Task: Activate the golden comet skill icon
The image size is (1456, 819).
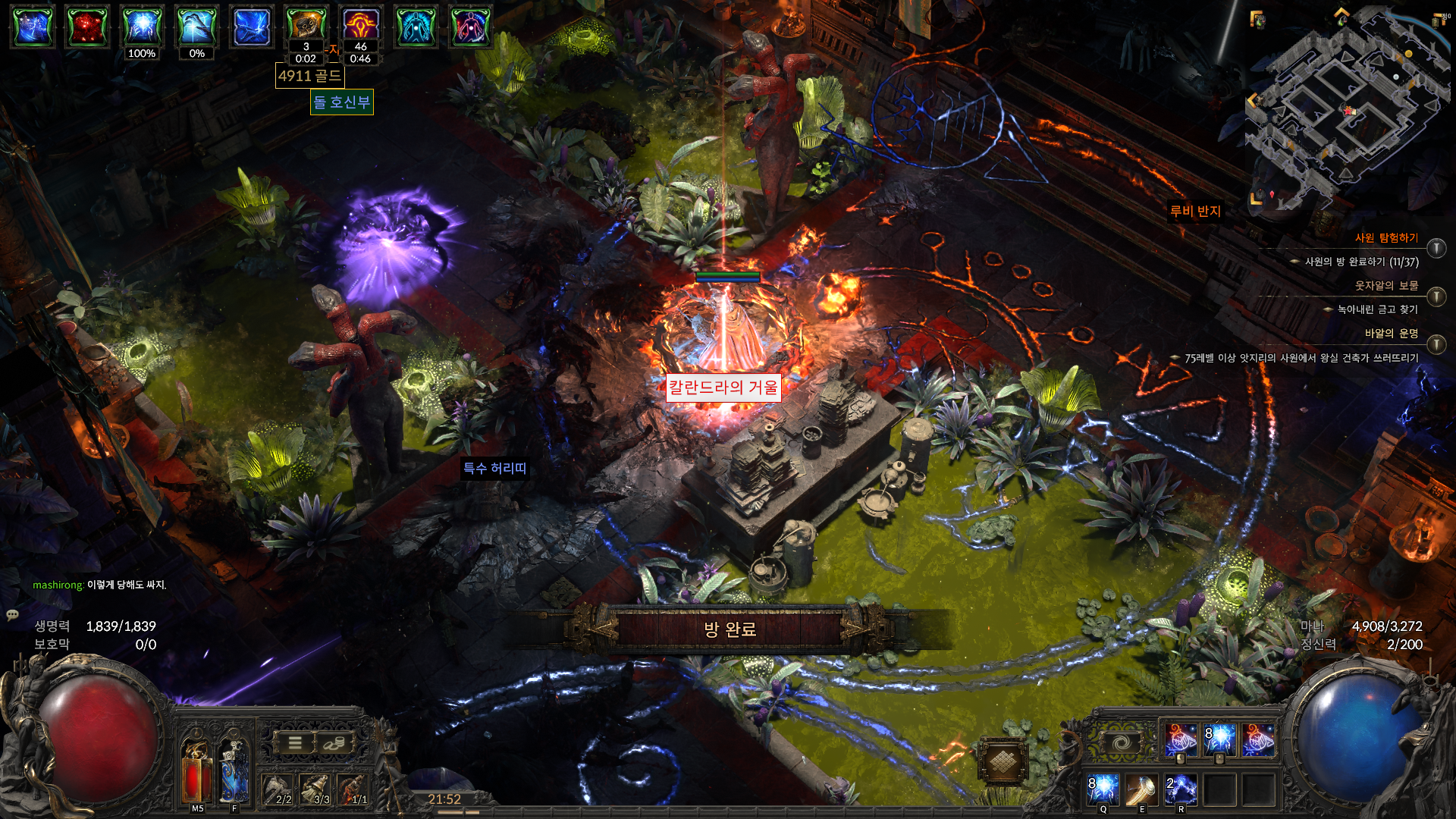Action: 1141,789
